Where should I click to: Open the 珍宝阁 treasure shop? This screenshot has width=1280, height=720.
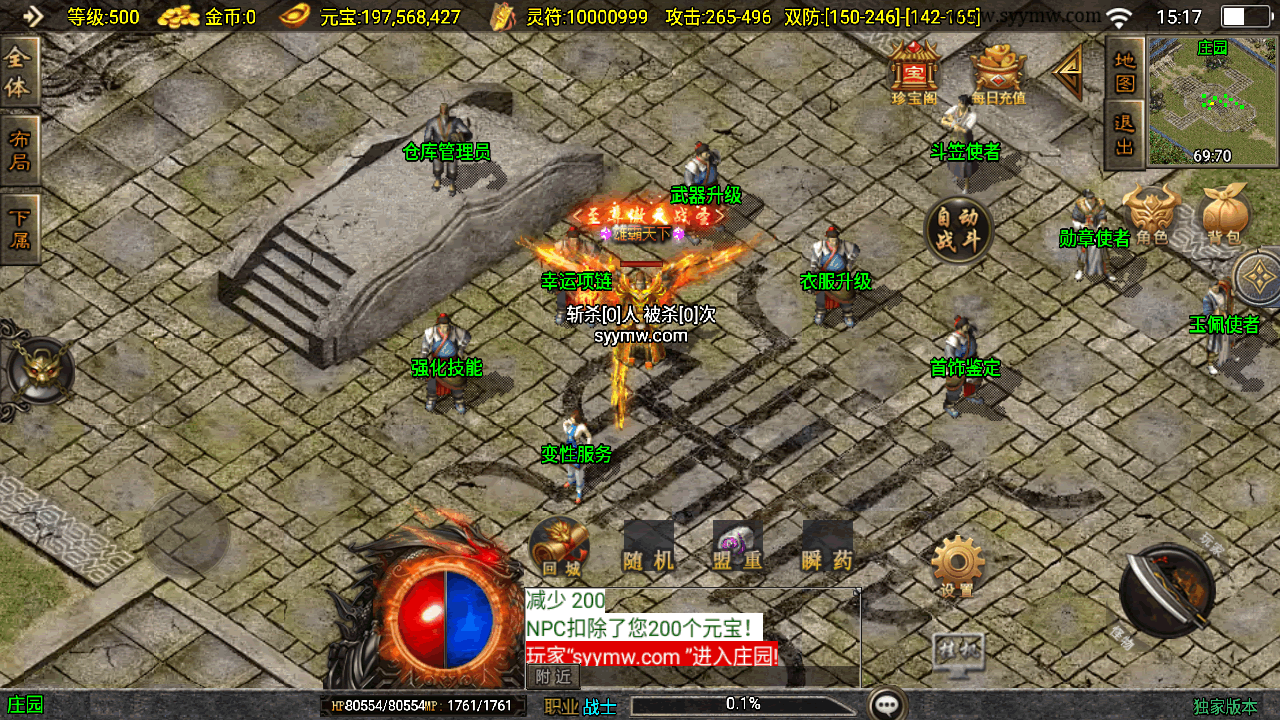[912, 71]
